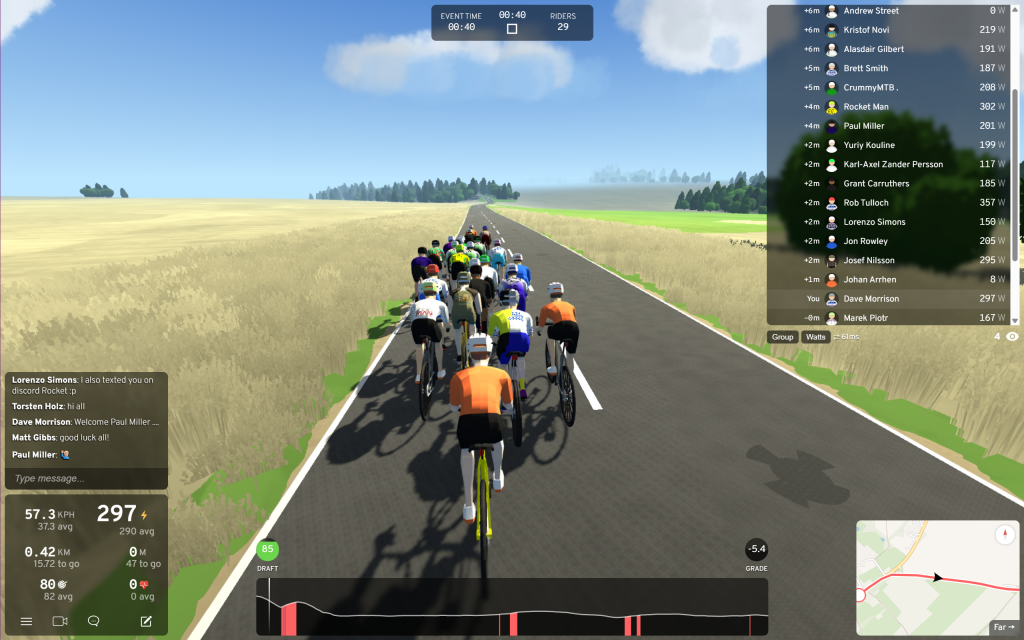Viewport: 1024px width, 640px height.
Task: Click the edit pencil icon
Action: [146, 621]
